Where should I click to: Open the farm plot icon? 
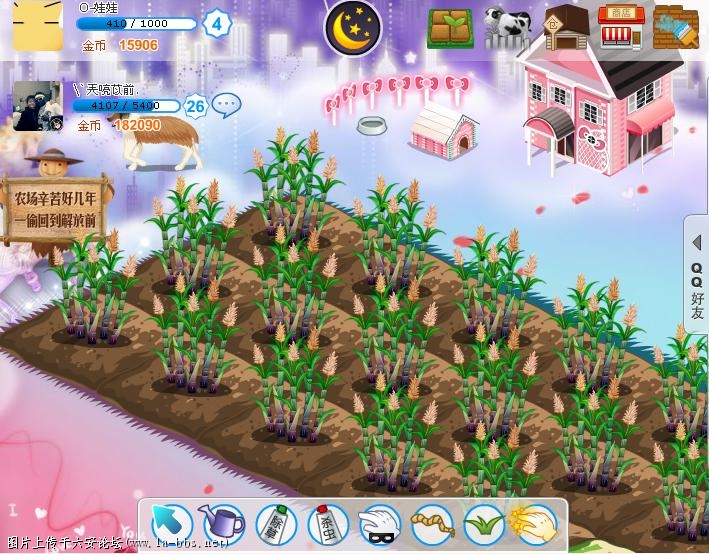pyautogui.click(x=451, y=28)
